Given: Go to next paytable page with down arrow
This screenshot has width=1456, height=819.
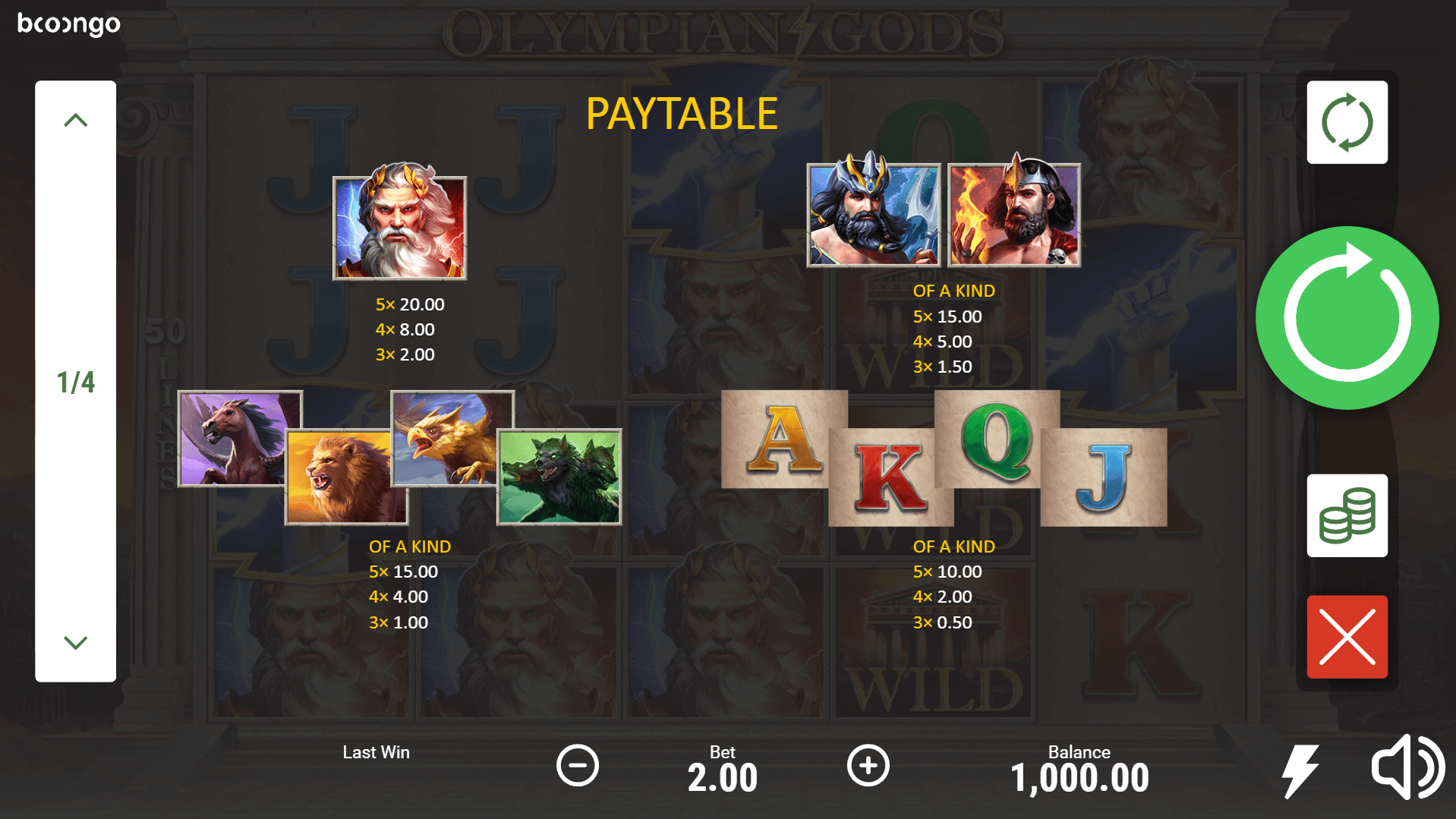Looking at the screenshot, I should (x=75, y=642).
